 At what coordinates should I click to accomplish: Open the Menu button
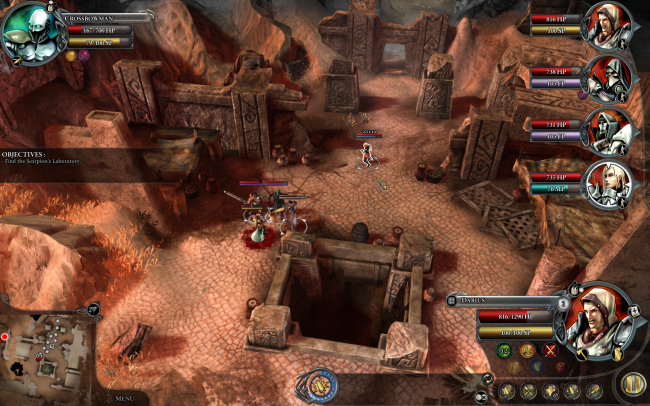tap(124, 398)
